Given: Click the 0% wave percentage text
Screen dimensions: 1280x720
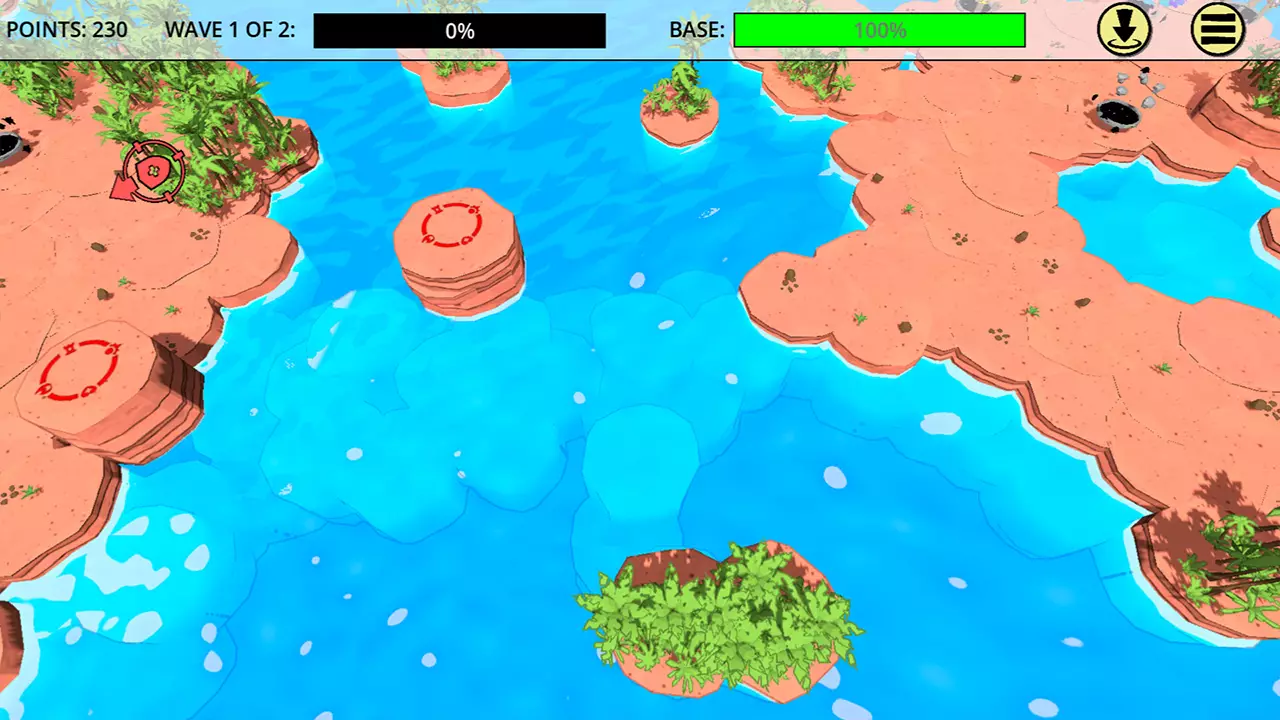Looking at the screenshot, I should click(459, 30).
